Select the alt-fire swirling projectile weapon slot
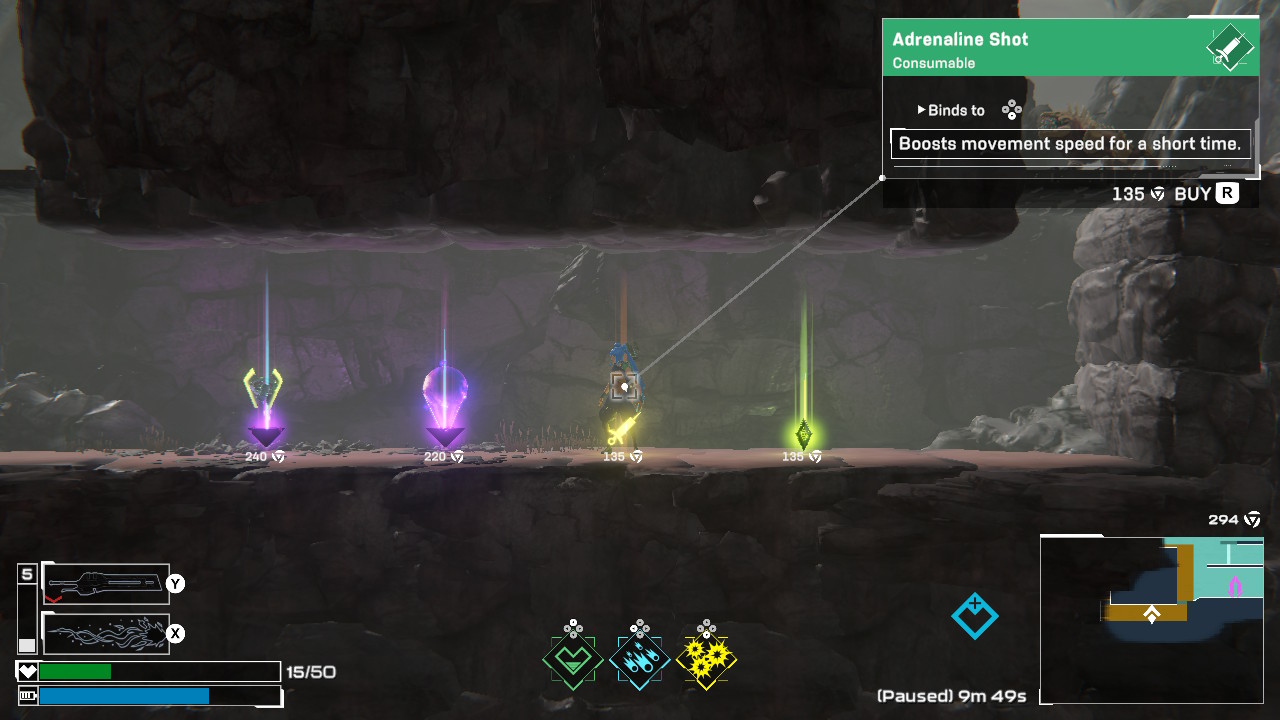Screen dimensions: 1280x720 [105, 633]
